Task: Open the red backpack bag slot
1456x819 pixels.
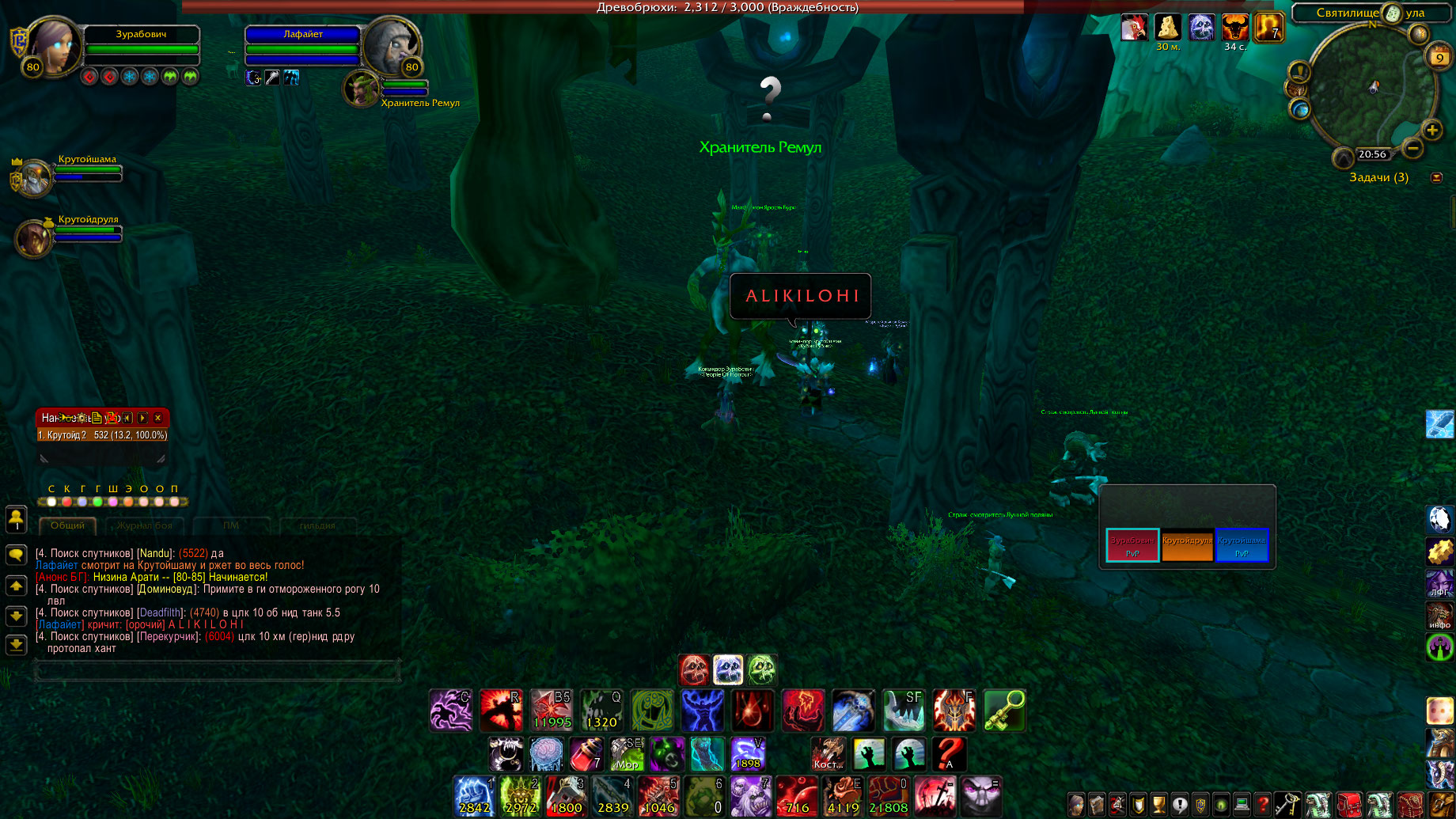Action: click(1349, 805)
